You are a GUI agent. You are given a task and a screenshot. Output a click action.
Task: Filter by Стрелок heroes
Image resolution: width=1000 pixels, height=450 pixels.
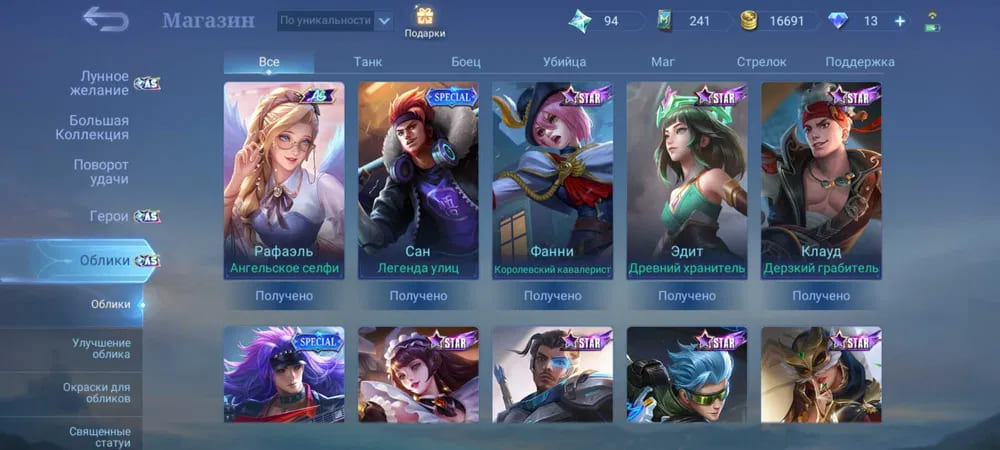pos(761,62)
